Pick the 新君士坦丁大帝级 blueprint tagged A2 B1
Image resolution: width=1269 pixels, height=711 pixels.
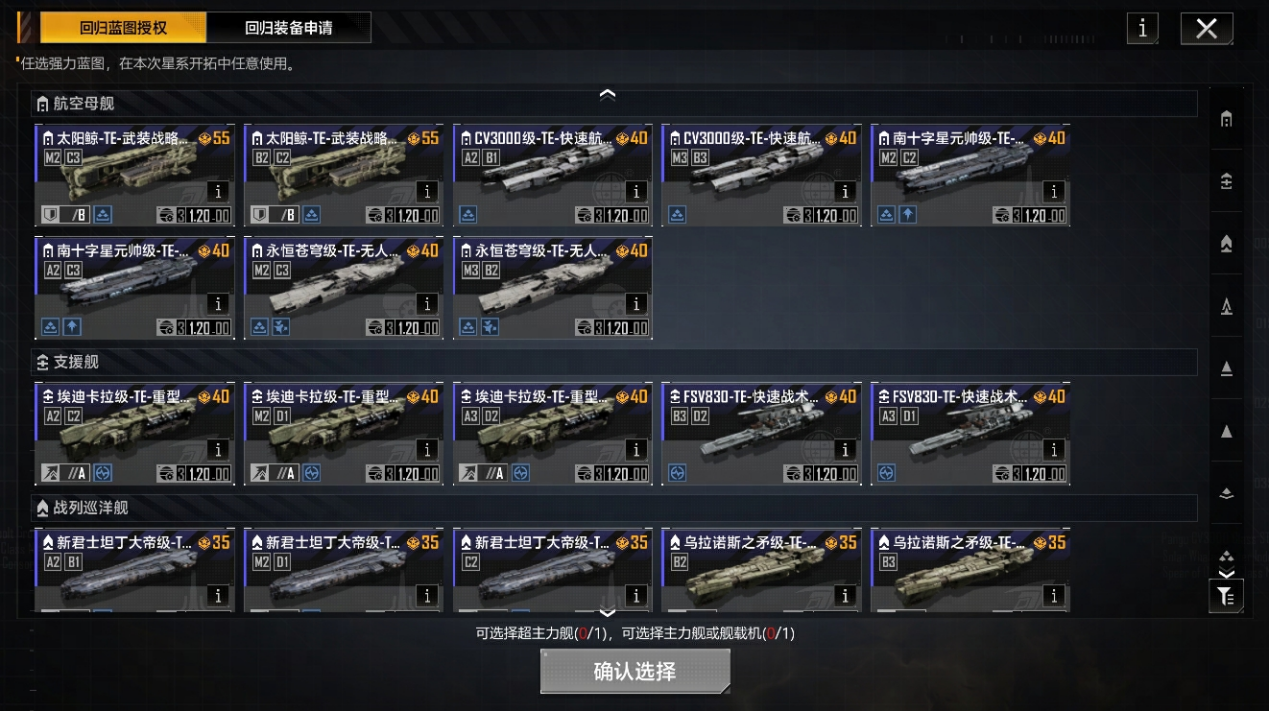click(134, 570)
